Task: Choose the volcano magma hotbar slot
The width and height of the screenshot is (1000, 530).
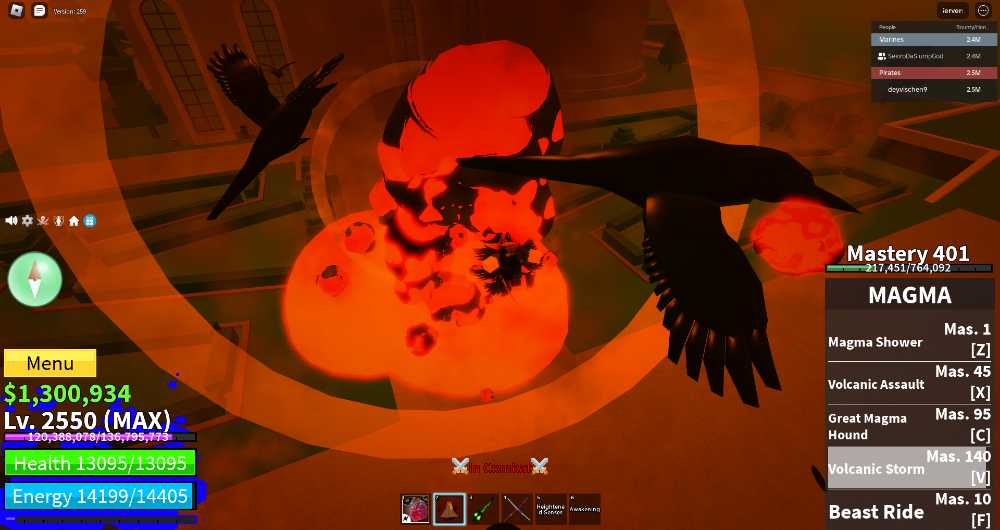Action: 449,508
